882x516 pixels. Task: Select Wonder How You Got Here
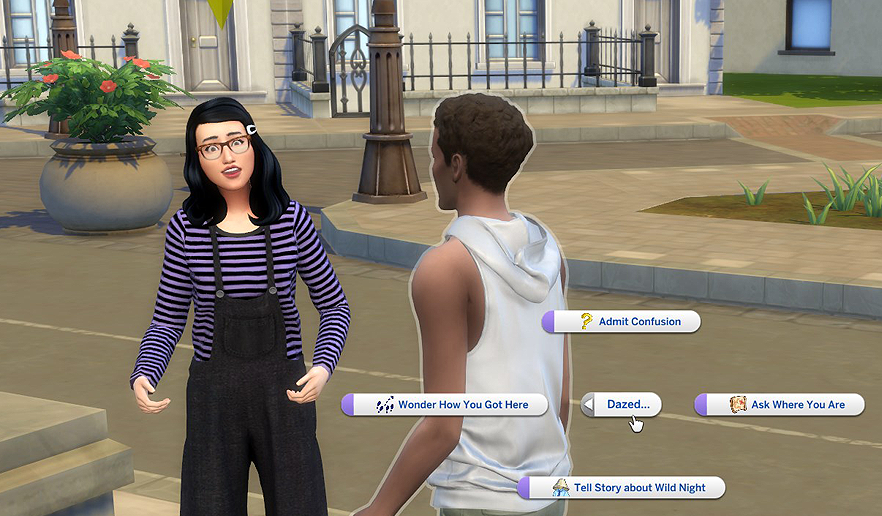click(446, 405)
